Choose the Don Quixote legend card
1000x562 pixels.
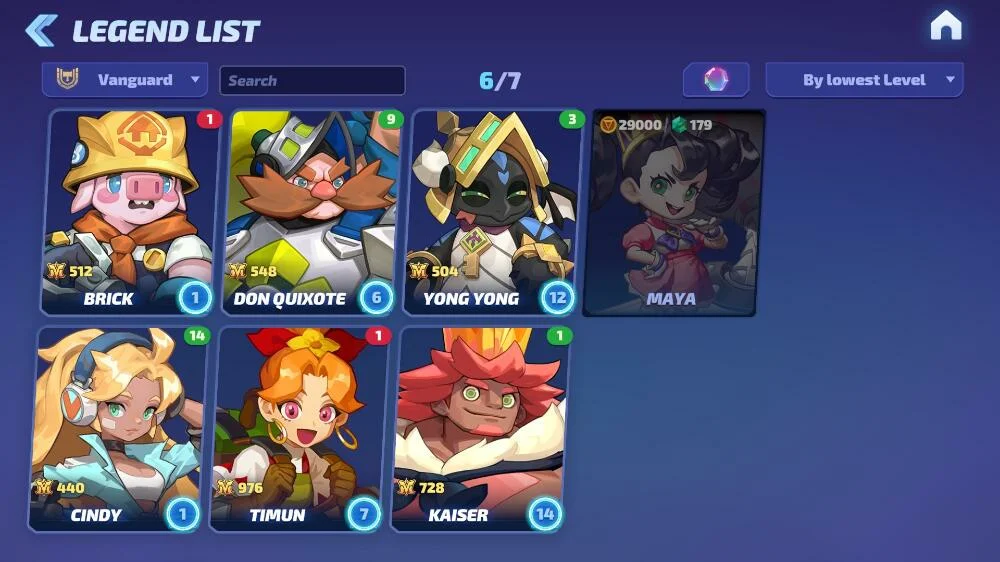pos(312,212)
